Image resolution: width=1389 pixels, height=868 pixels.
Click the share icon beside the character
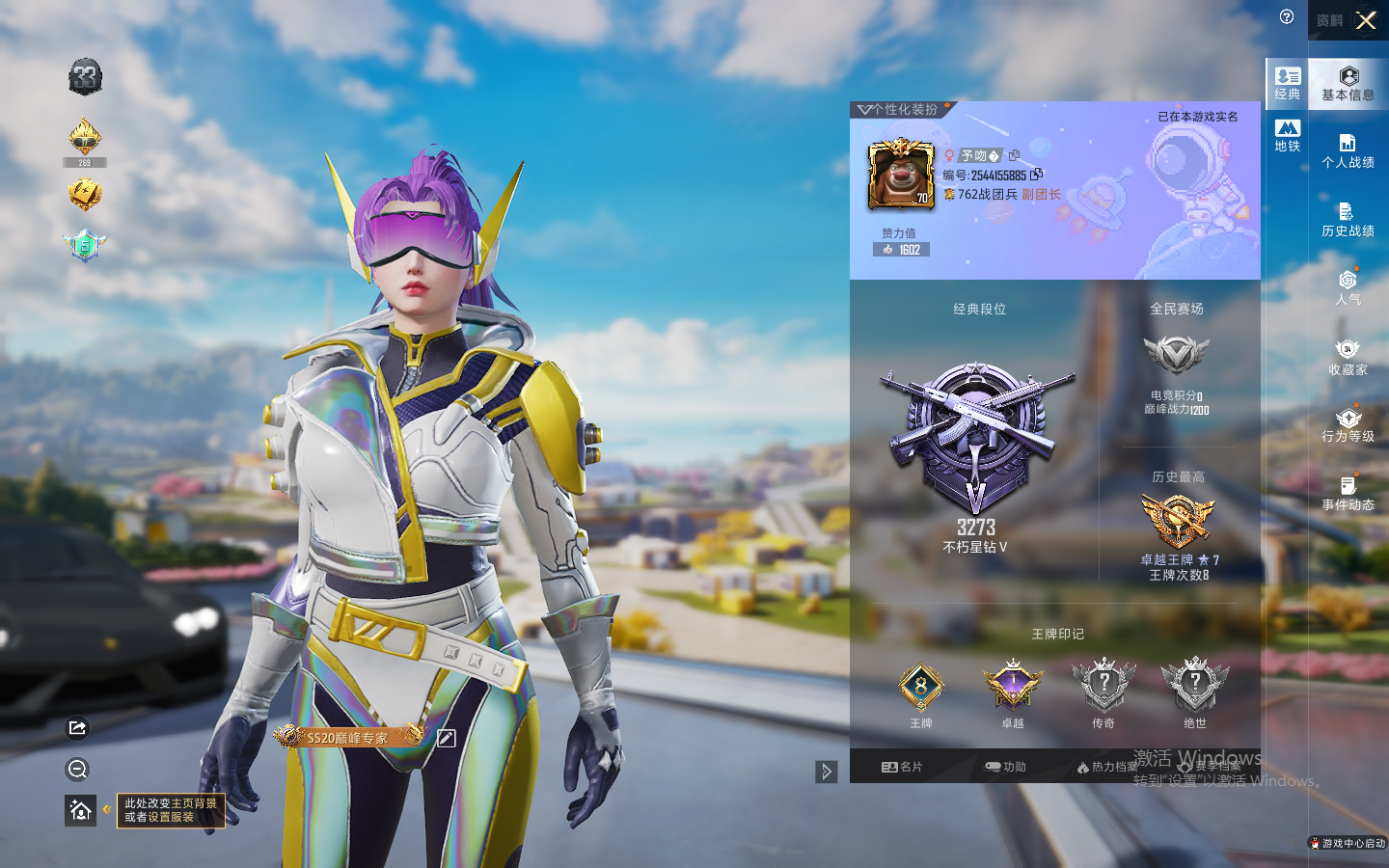[x=78, y=727]
